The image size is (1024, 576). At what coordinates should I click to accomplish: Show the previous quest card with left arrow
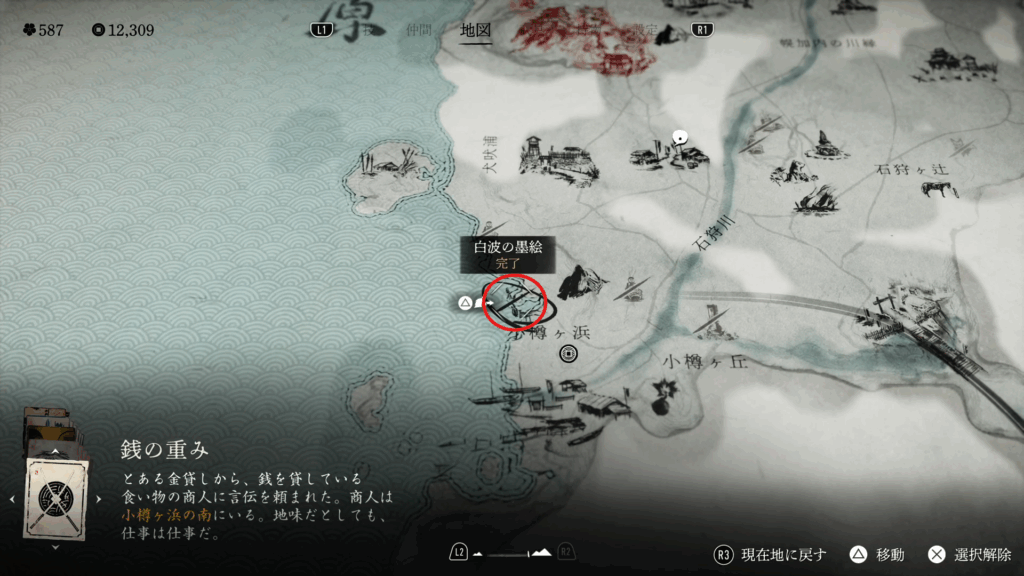(x=12, y=498)
